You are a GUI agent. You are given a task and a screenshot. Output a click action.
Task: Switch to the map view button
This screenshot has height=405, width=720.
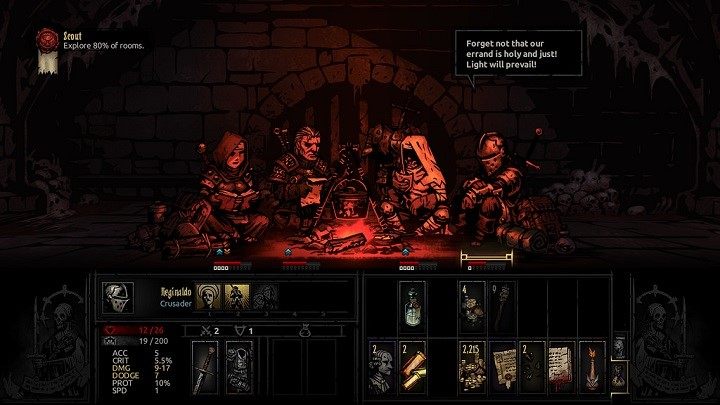617,347
